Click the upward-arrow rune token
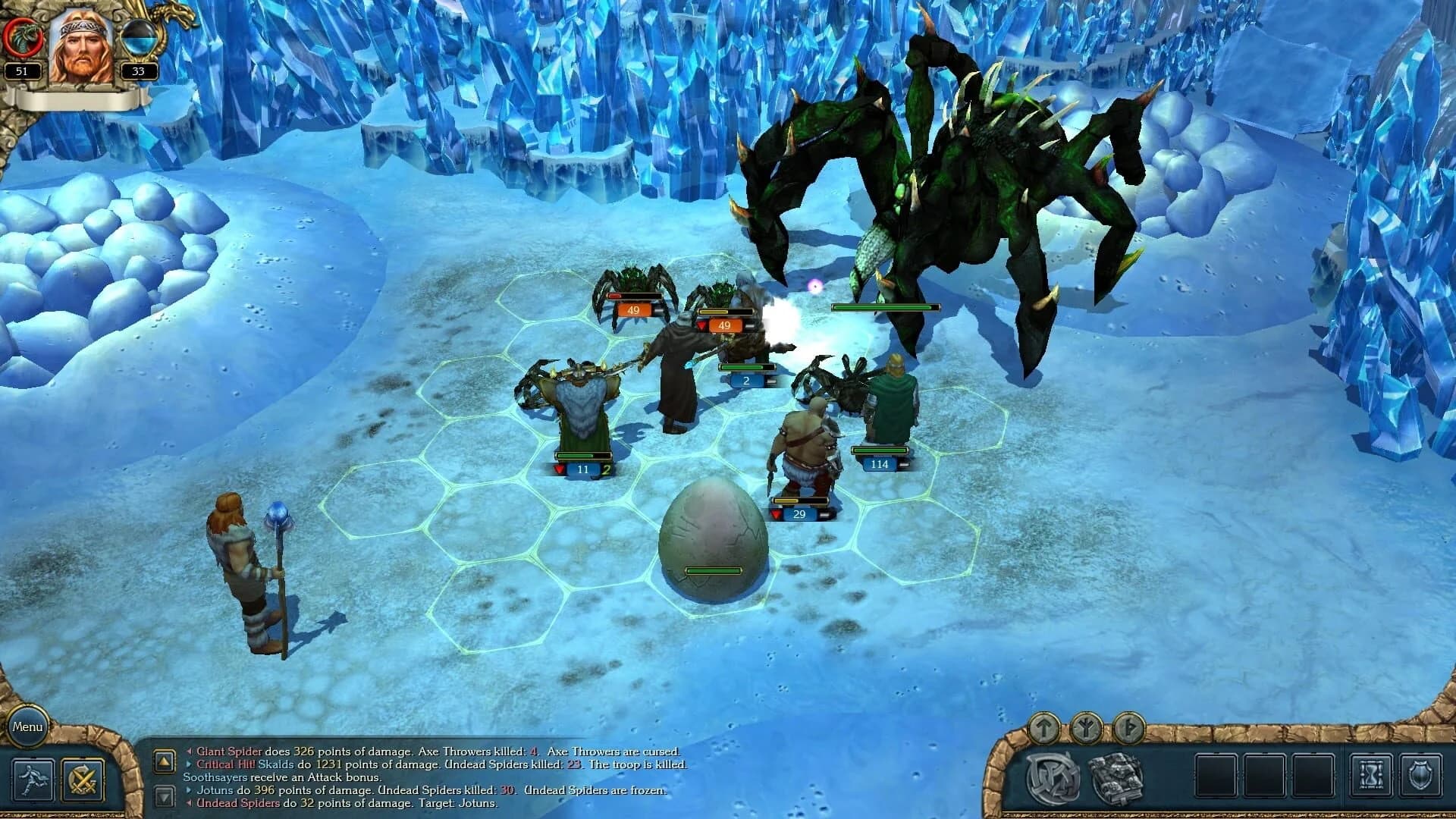Viewport: 1456px width, 819px height. pos(1043,730)
